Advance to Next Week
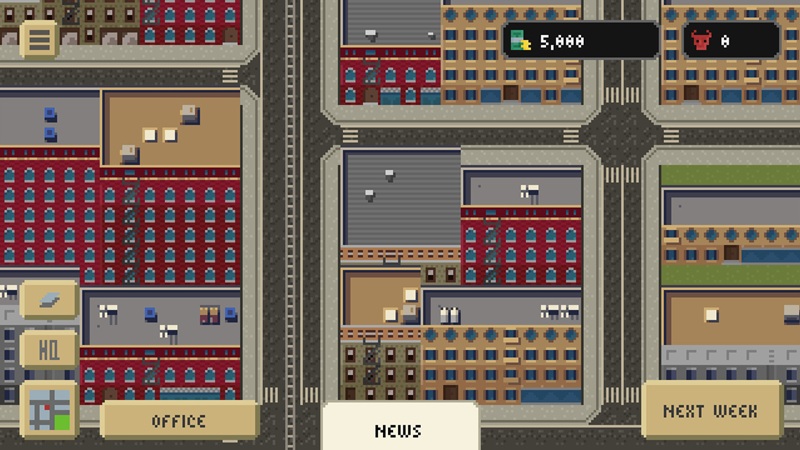This screenshot has height=450, width=800. [x=710, y=410]
